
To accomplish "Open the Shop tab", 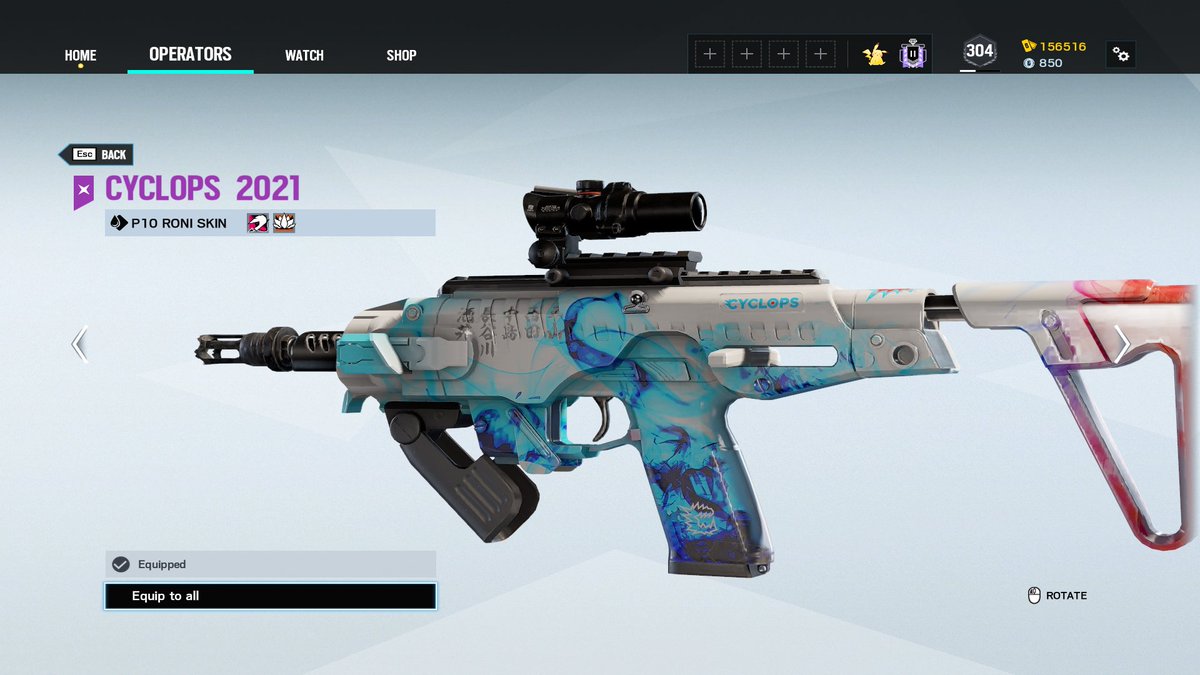I will click(x=401, y=55).
